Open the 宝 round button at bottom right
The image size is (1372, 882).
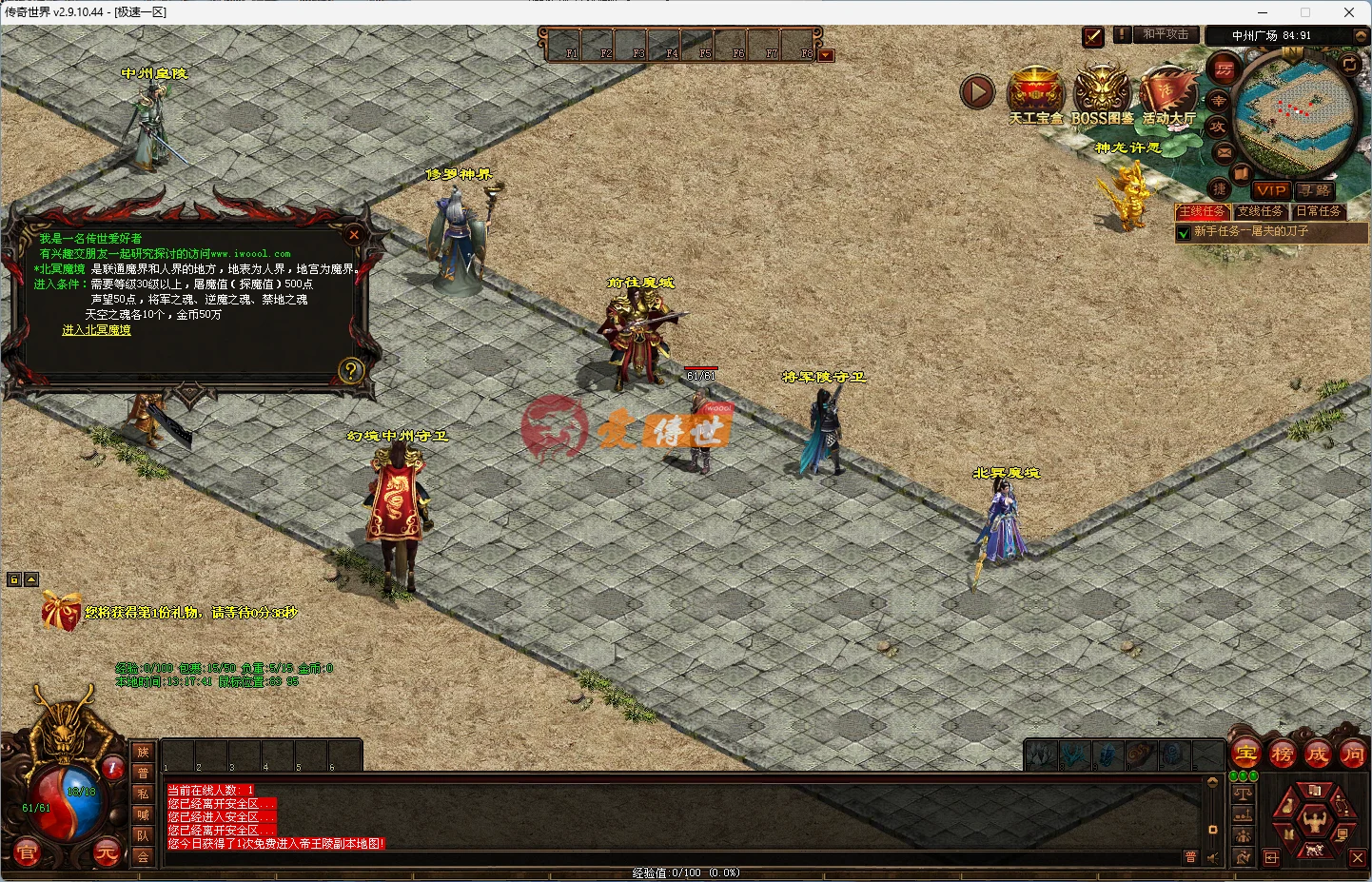click(x=1245, y=753)
